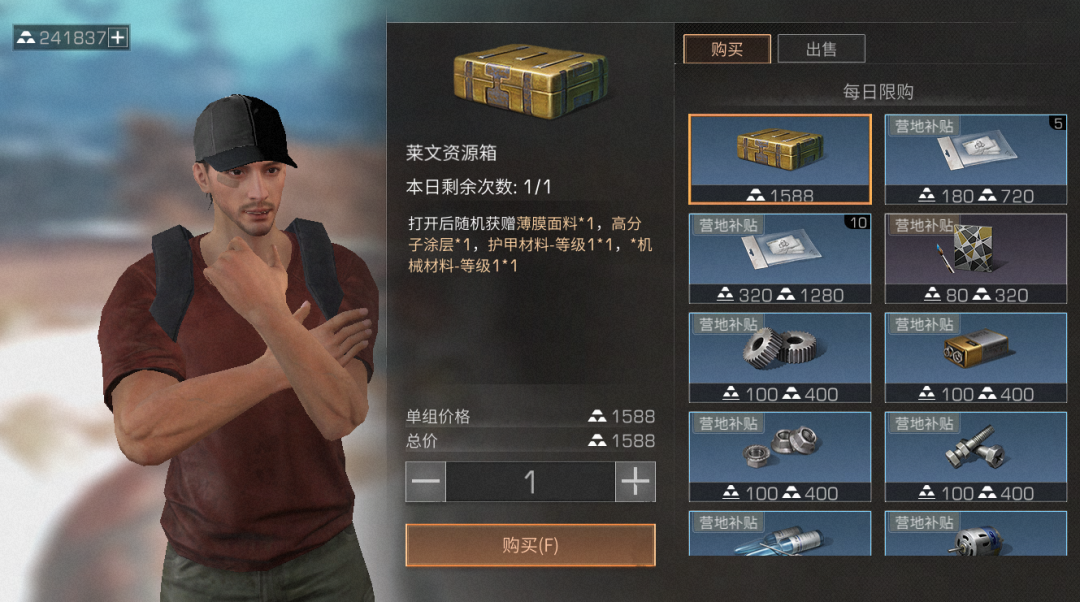
Task: Switch to the 购买 tab
Action: click(x=727, y=49)
